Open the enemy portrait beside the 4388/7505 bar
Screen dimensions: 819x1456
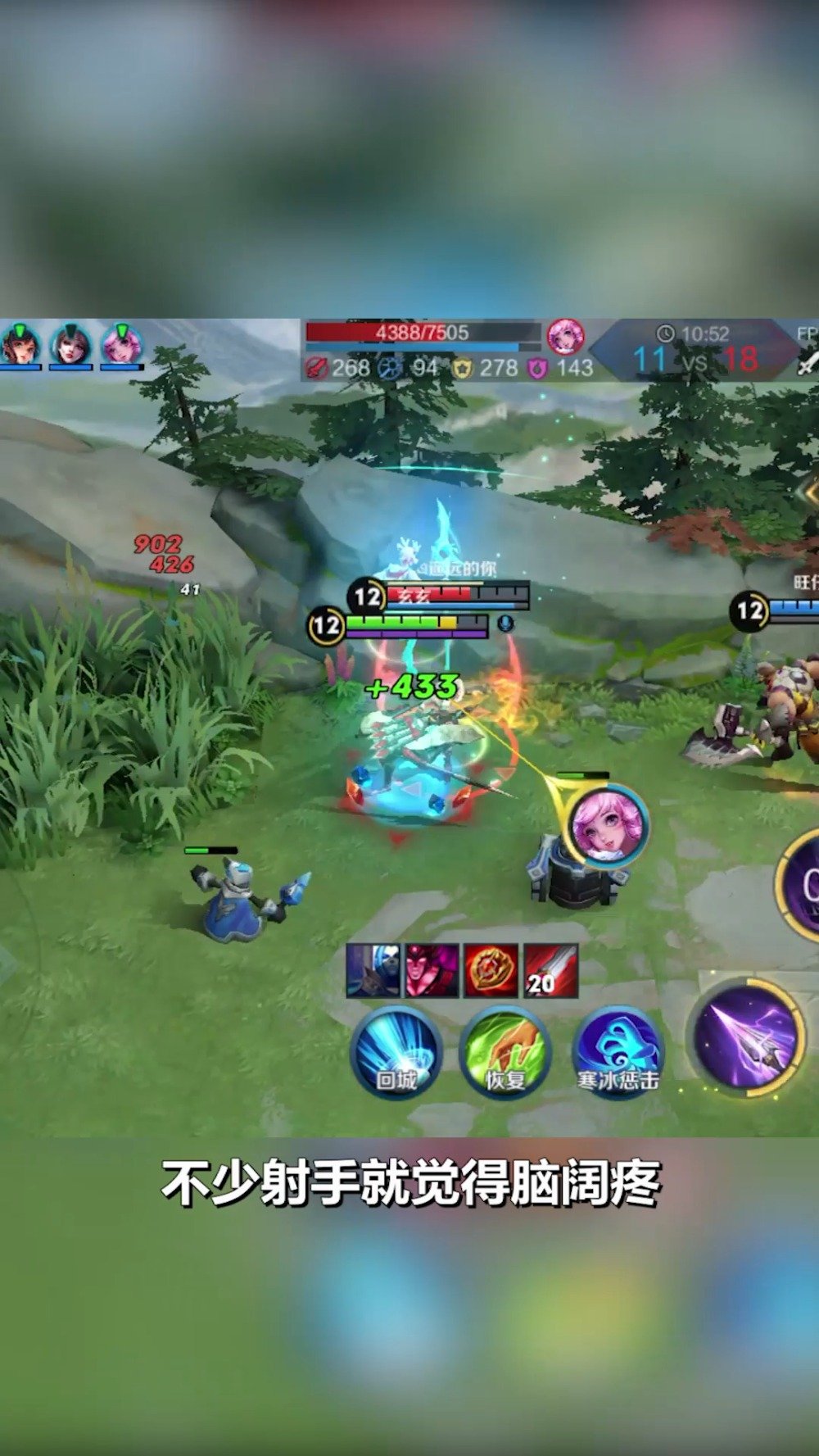565,336
